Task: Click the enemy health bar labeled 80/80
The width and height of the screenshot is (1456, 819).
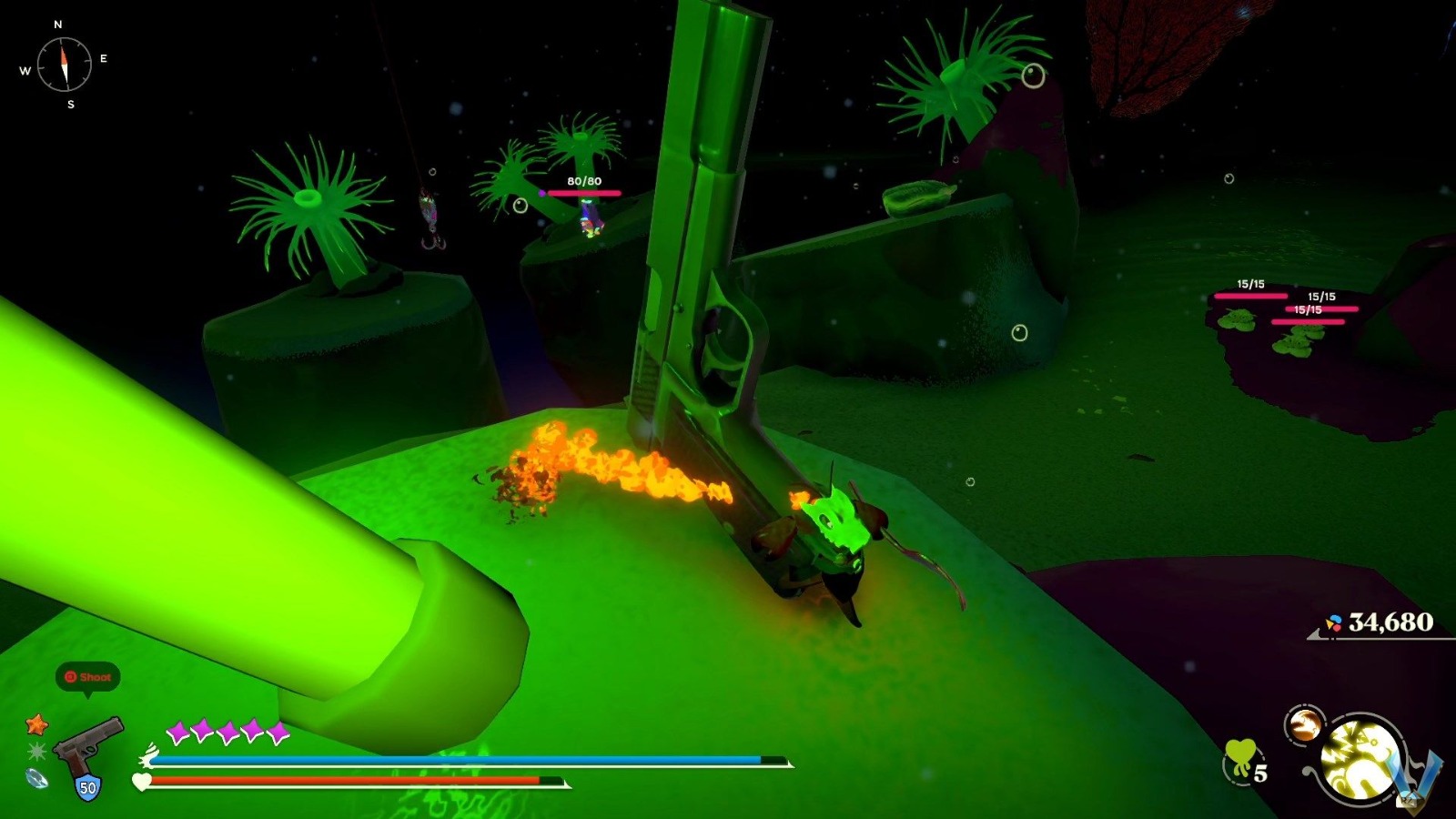Action: click(x=582, y=192)
